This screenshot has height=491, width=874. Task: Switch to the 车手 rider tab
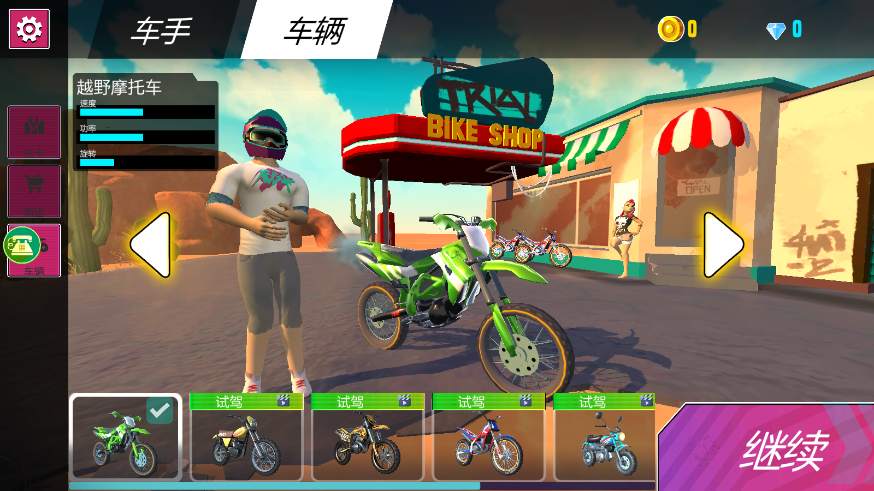160,30
